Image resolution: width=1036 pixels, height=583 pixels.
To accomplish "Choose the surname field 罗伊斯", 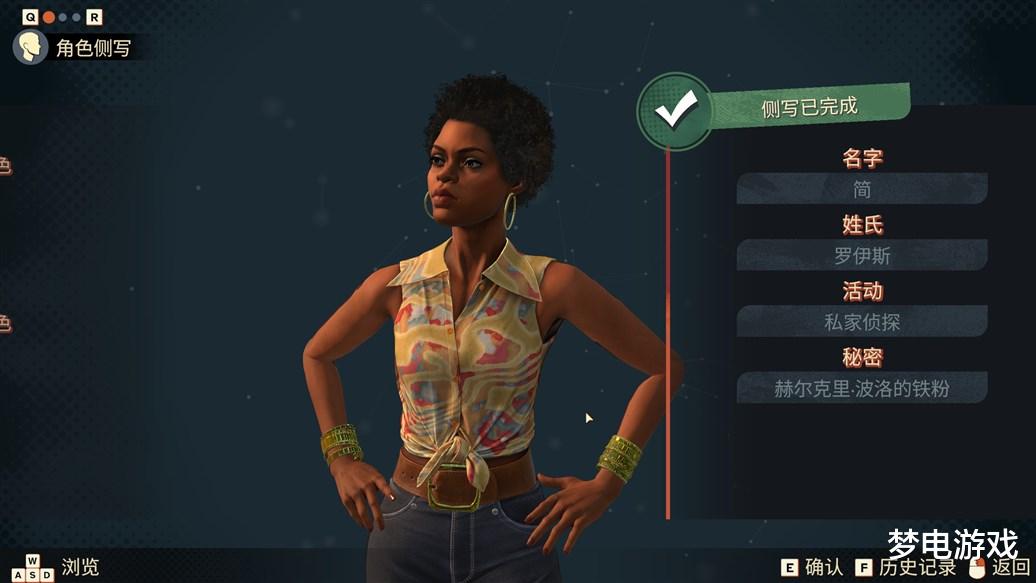I will [x=862, y=255].
